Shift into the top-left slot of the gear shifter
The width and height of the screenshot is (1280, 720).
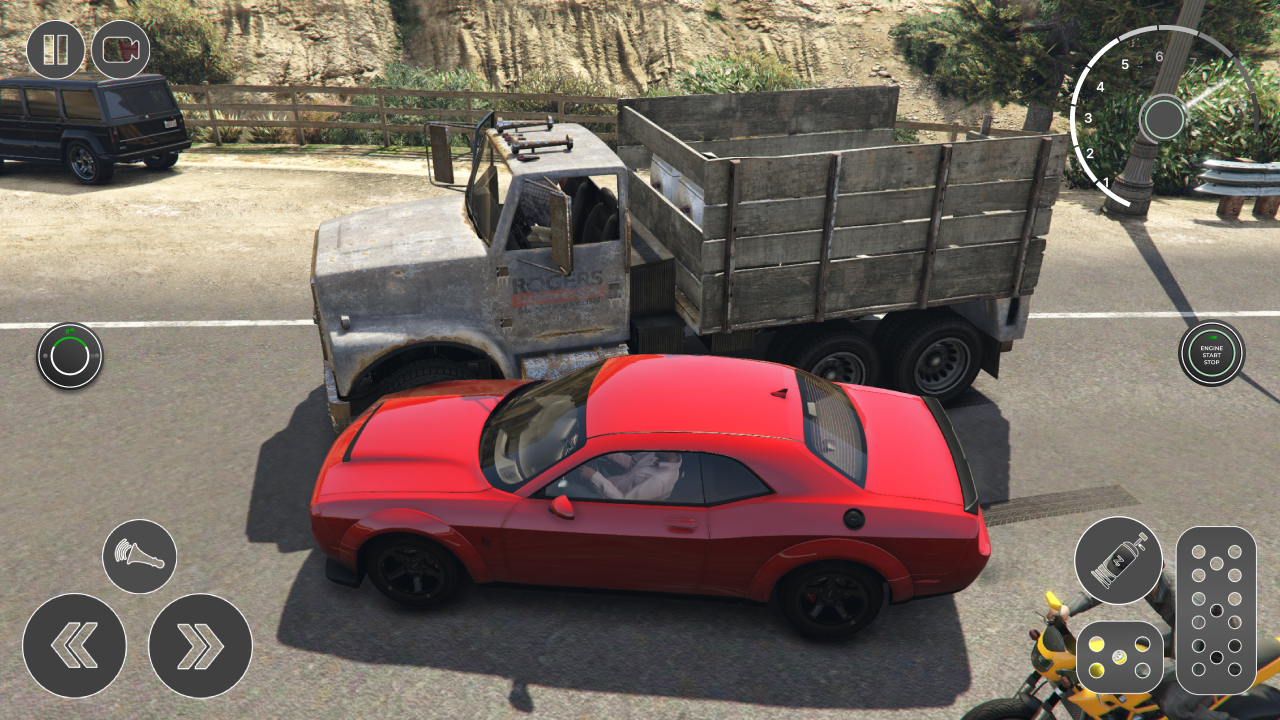1198,551
